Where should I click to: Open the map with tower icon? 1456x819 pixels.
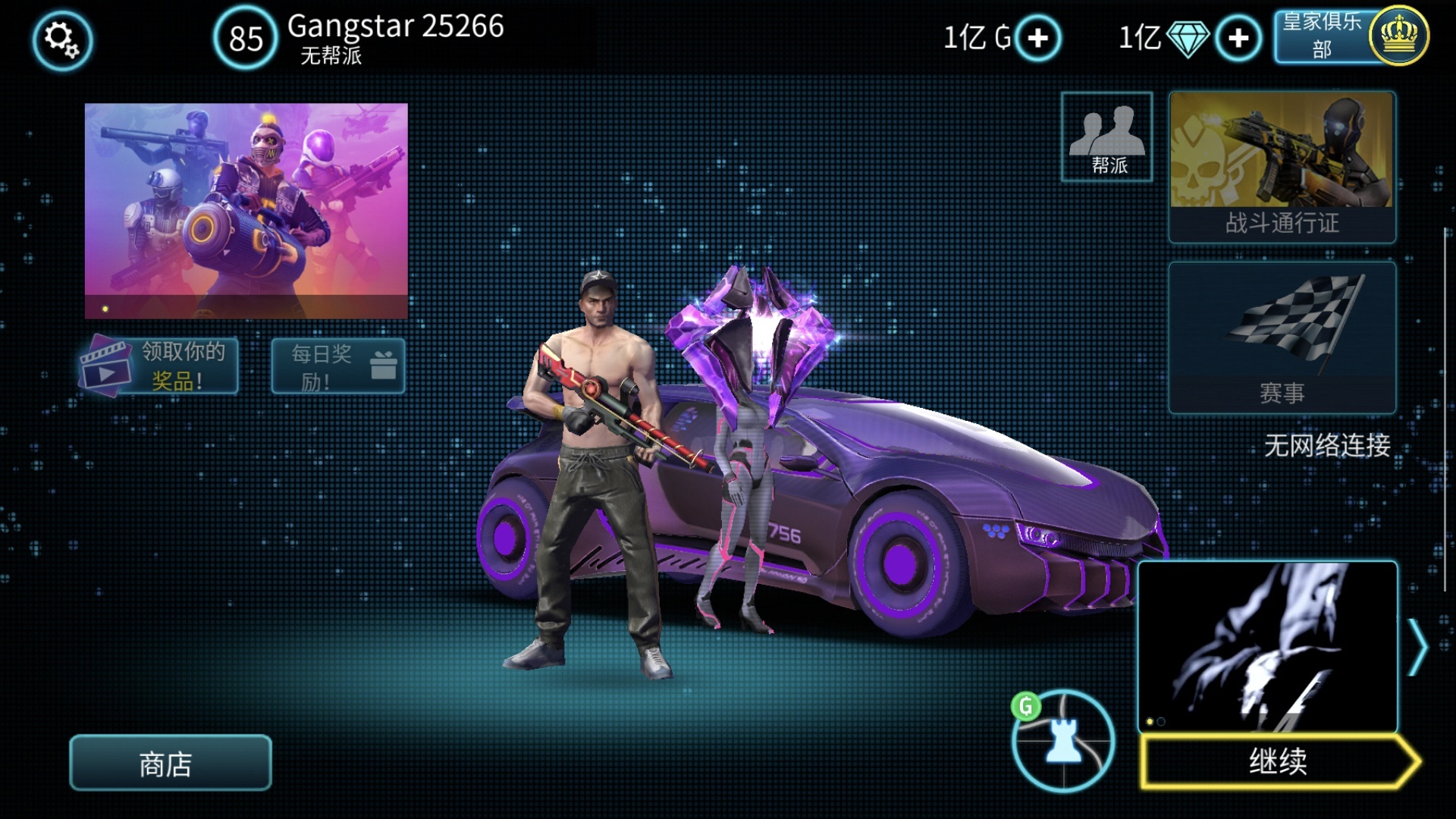pyautogui.click(x=1063, y=742)
